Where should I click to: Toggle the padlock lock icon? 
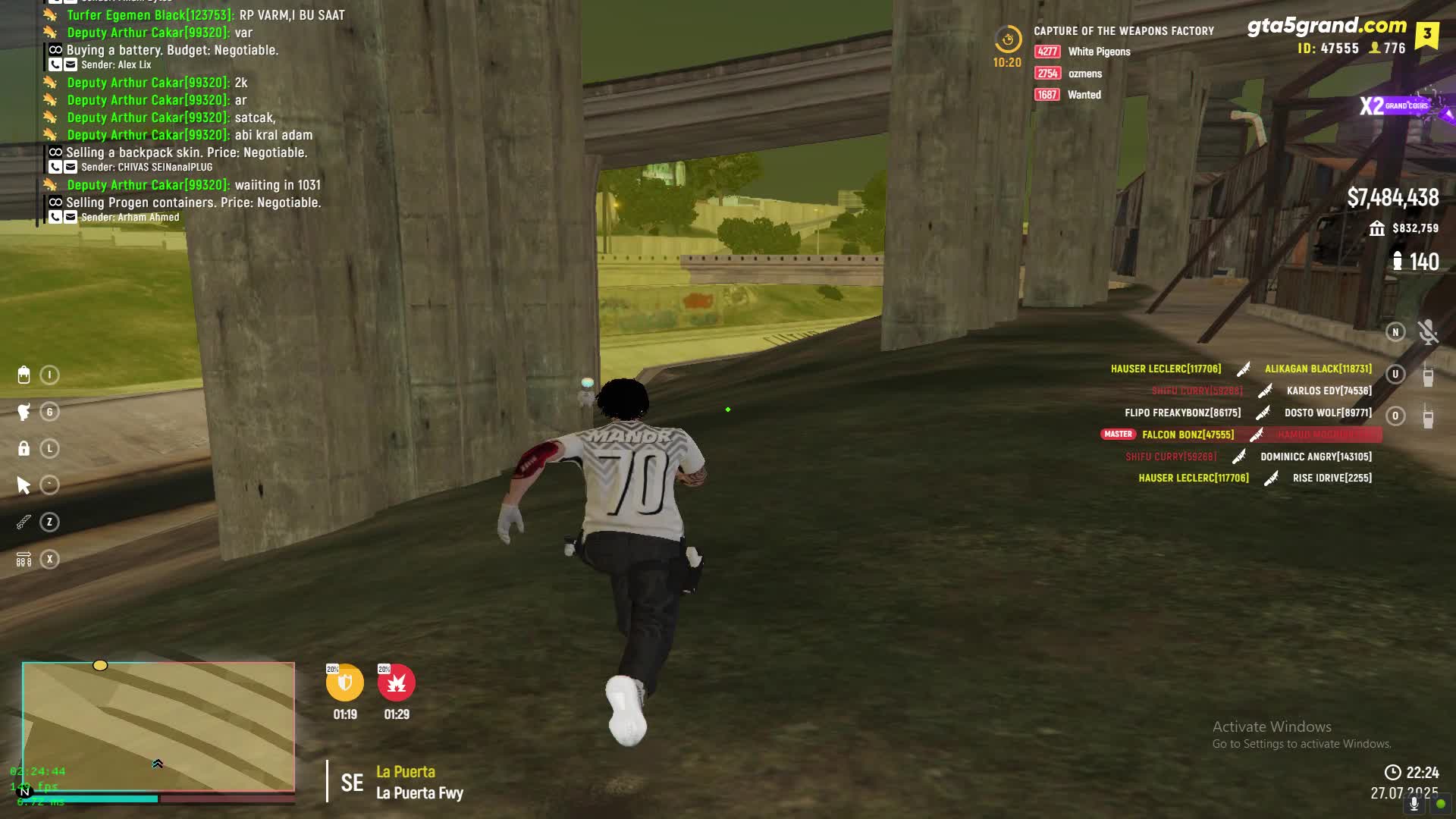coord(24,449)
